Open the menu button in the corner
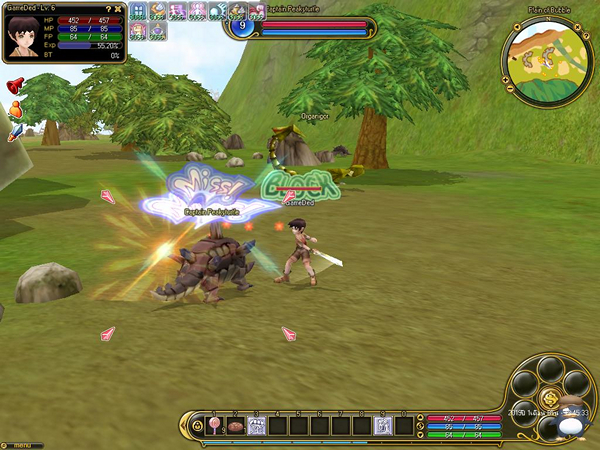Viewport: 600px width, 450px height. 18,444
